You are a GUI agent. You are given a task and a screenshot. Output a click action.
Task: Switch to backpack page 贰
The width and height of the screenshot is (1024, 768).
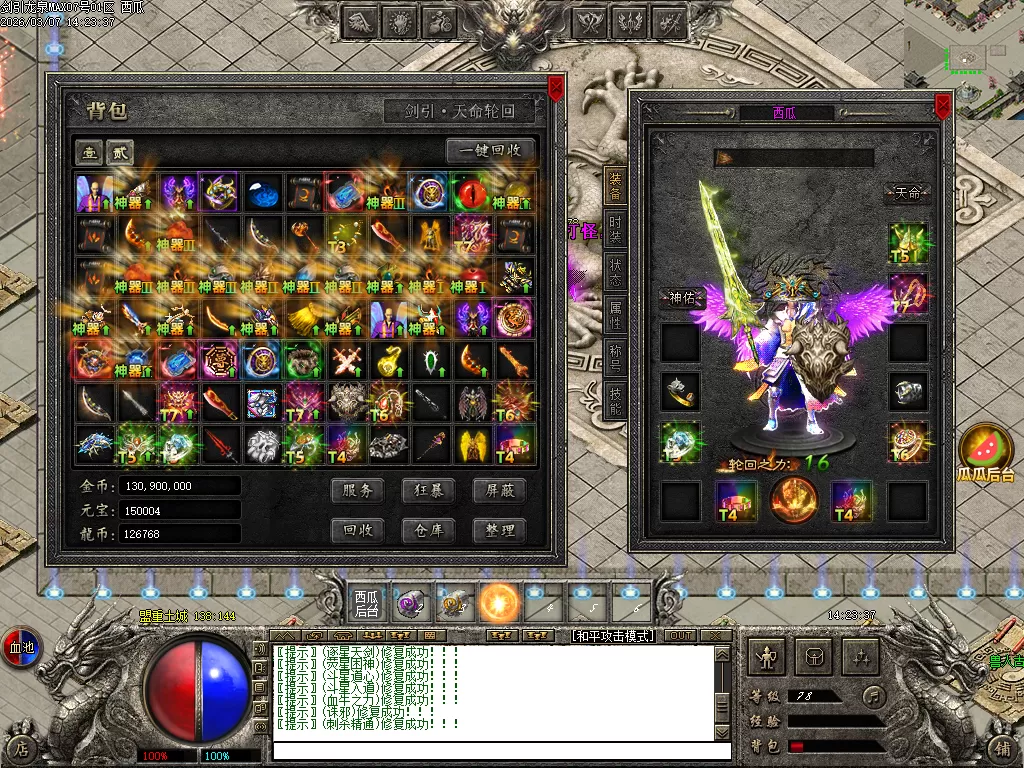120,152
